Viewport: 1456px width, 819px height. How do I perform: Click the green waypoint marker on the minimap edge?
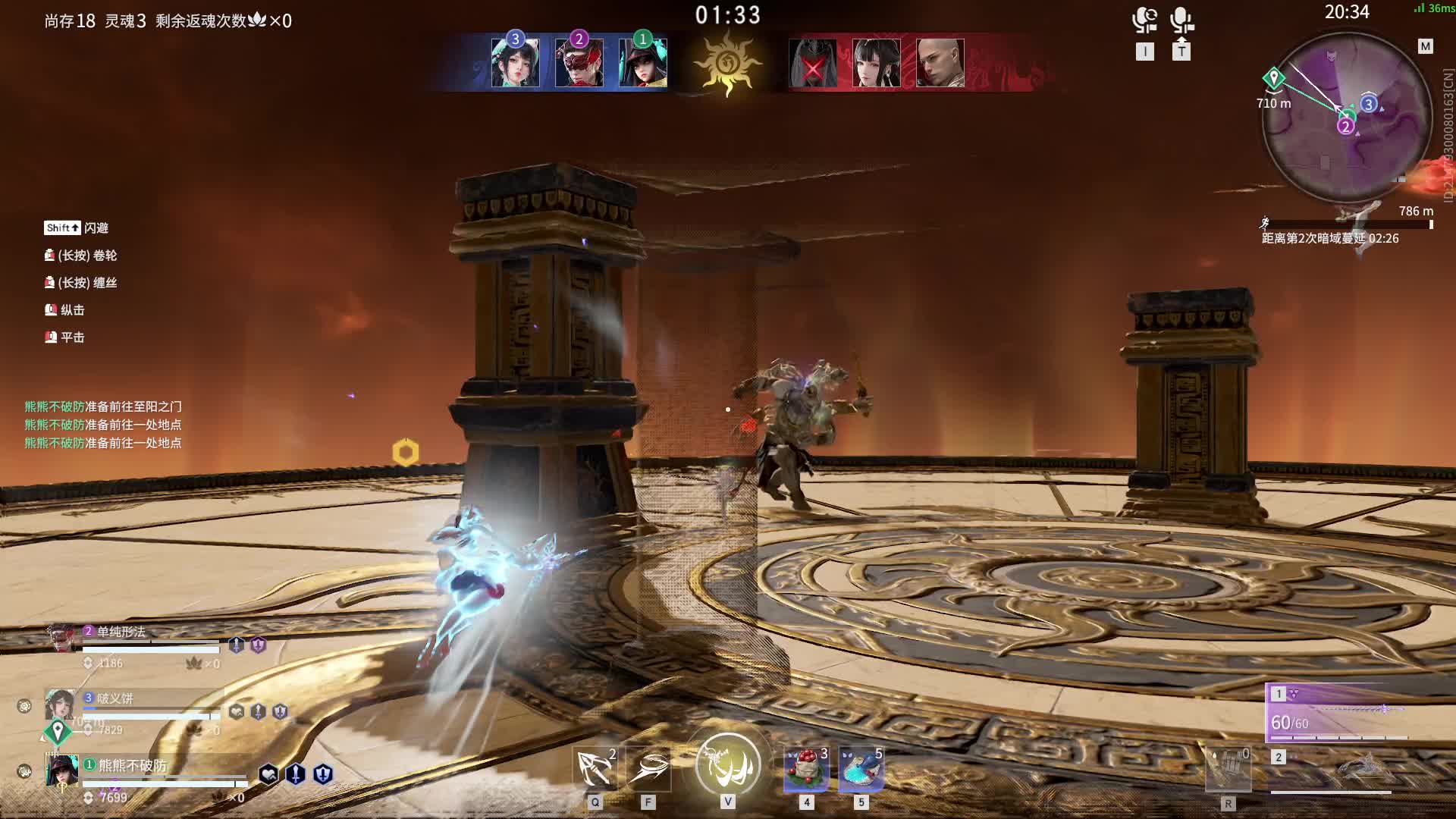click(x=1273, y=79)
